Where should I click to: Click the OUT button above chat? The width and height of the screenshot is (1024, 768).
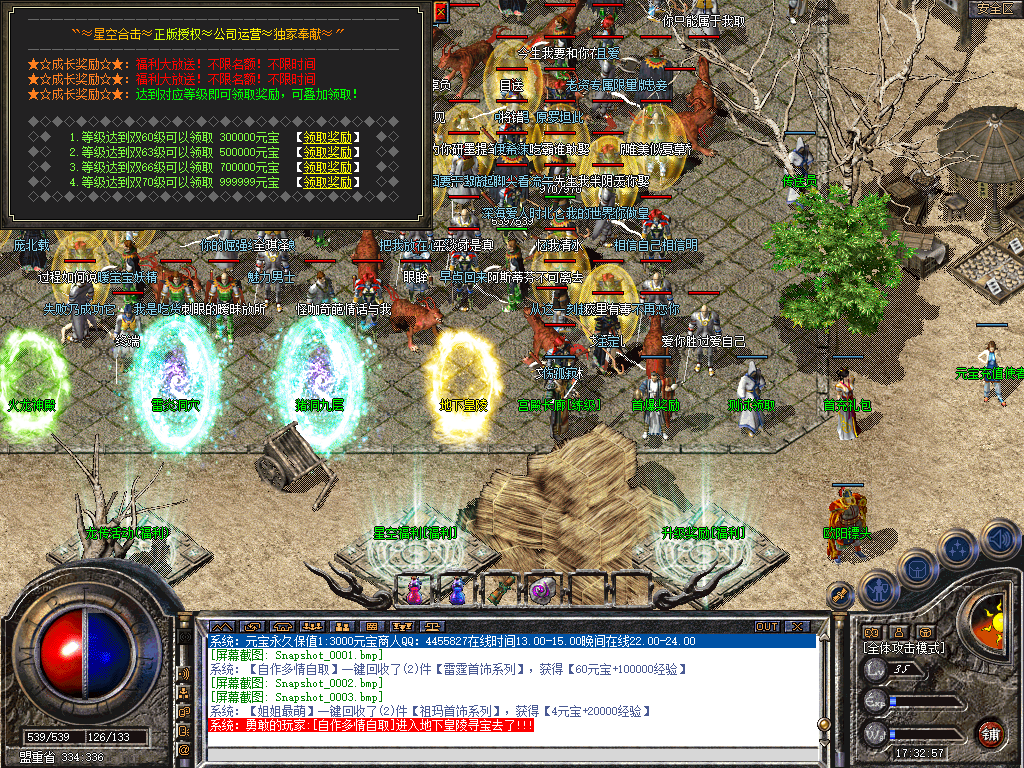tap(767, 626)
